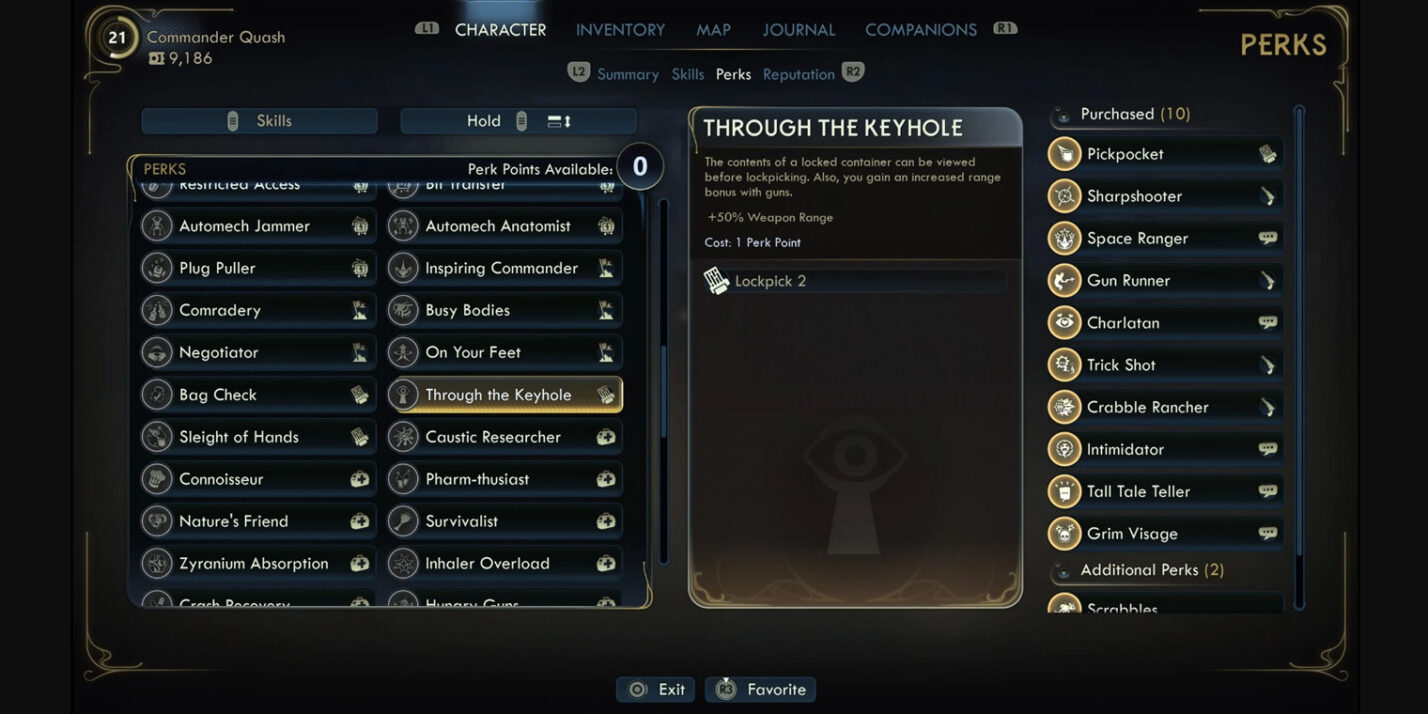The width and height of the screenshot is (1428, 714).
Task: Switch to the Skills sub-tab
Action: tap(688, 74)
